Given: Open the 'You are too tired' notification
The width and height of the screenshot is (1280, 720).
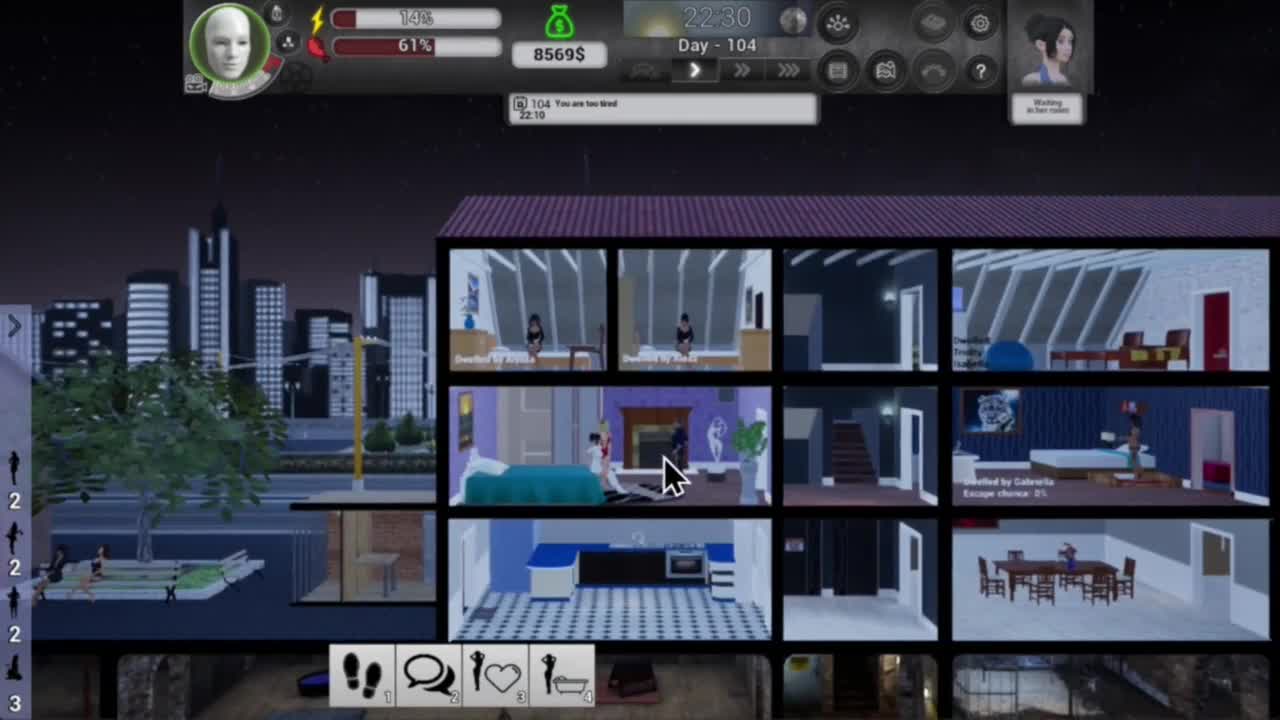Looking at the screenshot, I should (x=663, y=109).
